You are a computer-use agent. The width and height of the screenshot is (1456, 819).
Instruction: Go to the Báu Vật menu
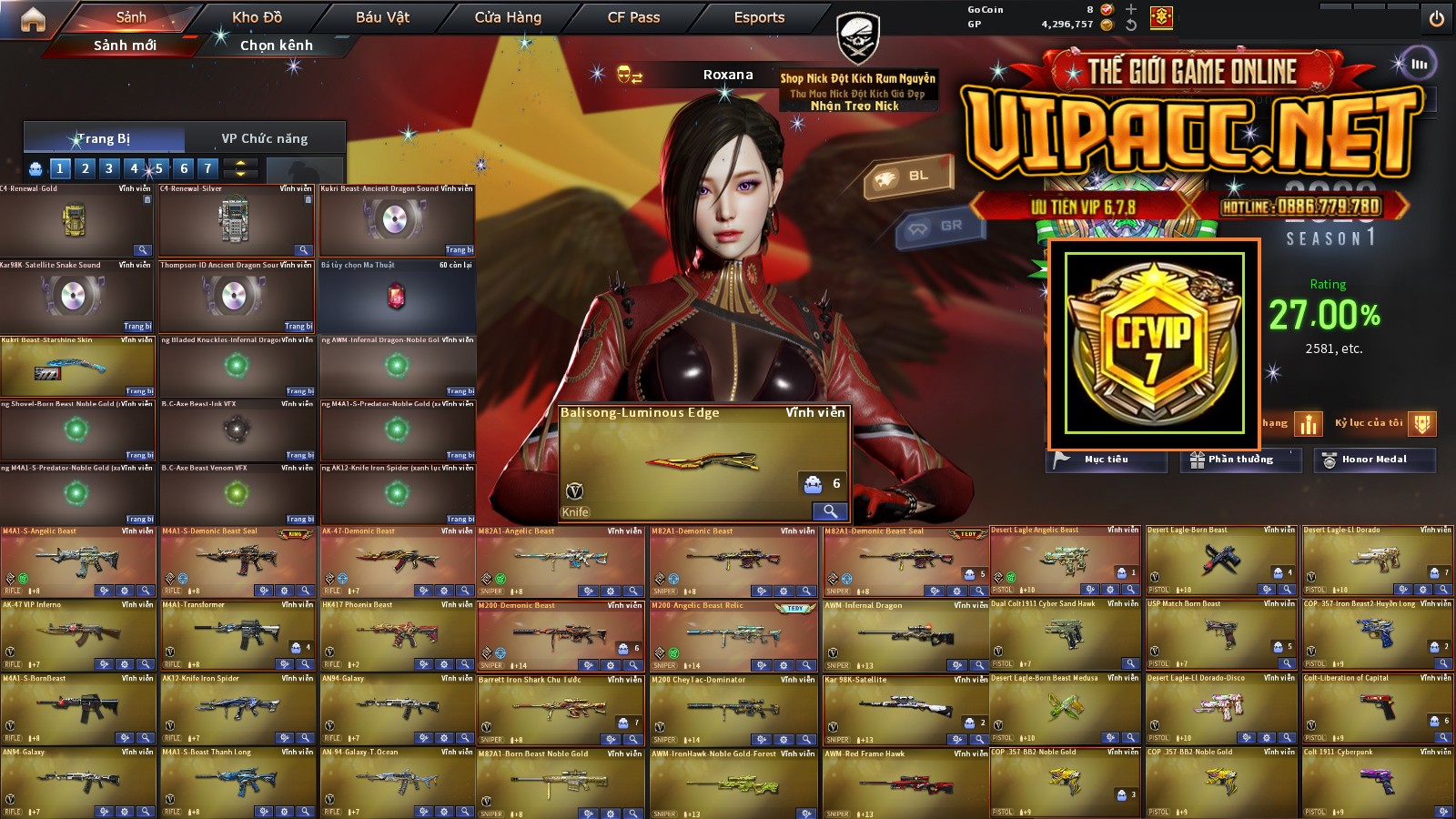coord(382,17)
